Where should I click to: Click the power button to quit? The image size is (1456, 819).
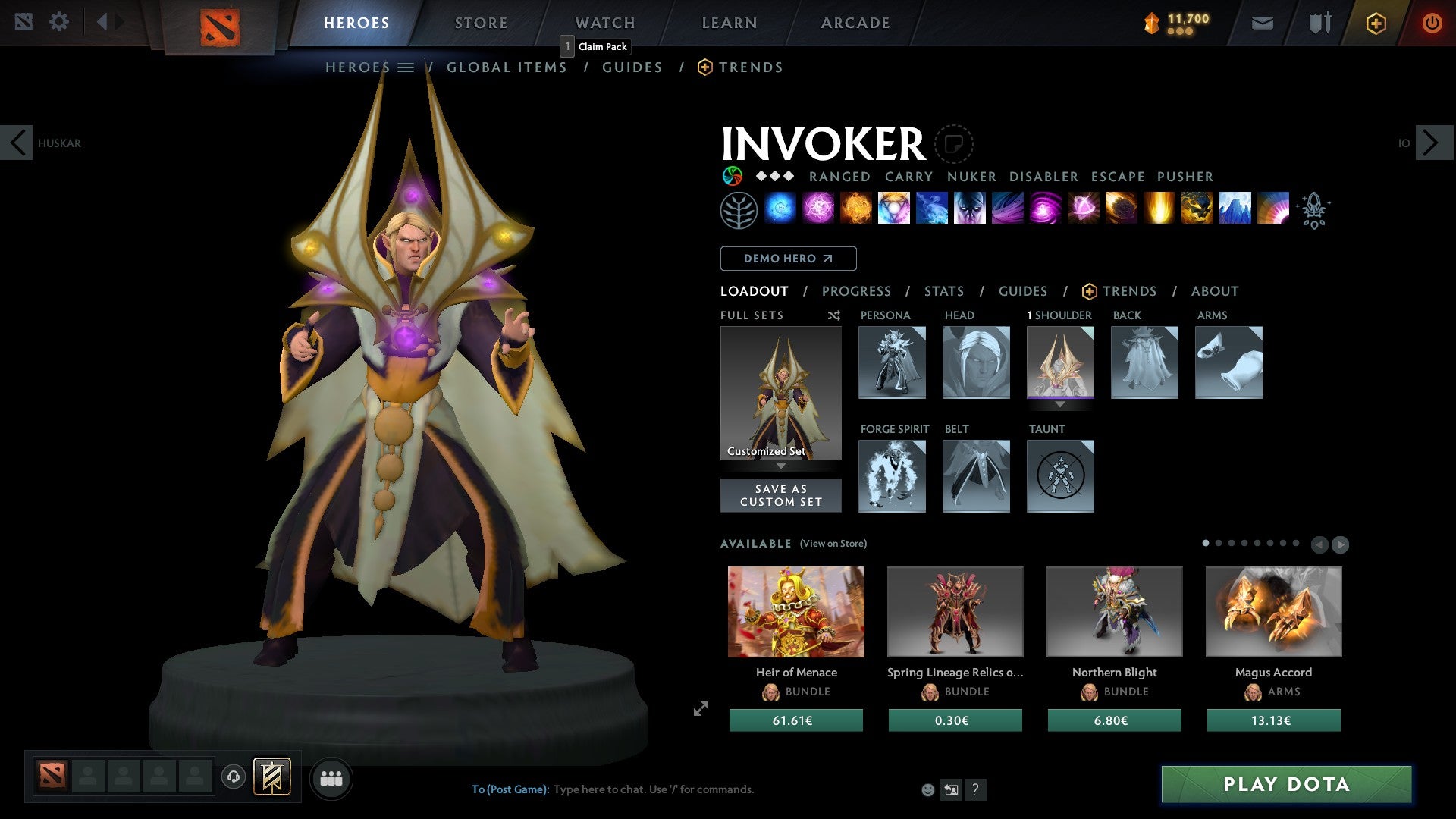1432,23
